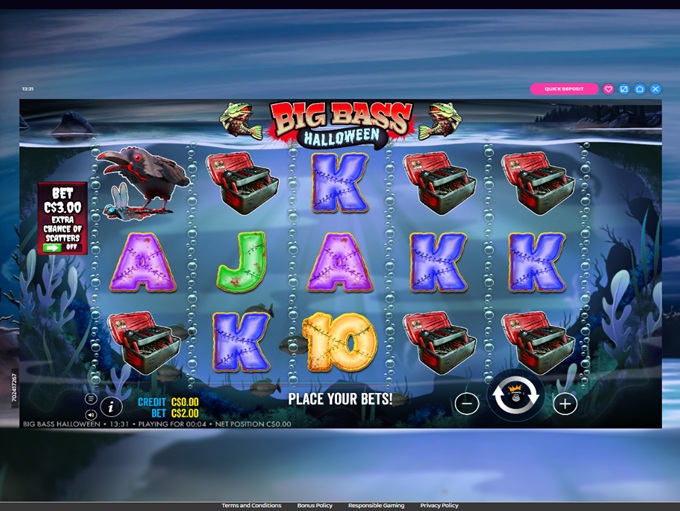This screenshot has height=511, width=680.
Task: View the Bonus Policy page
Action: coord(314,506)
